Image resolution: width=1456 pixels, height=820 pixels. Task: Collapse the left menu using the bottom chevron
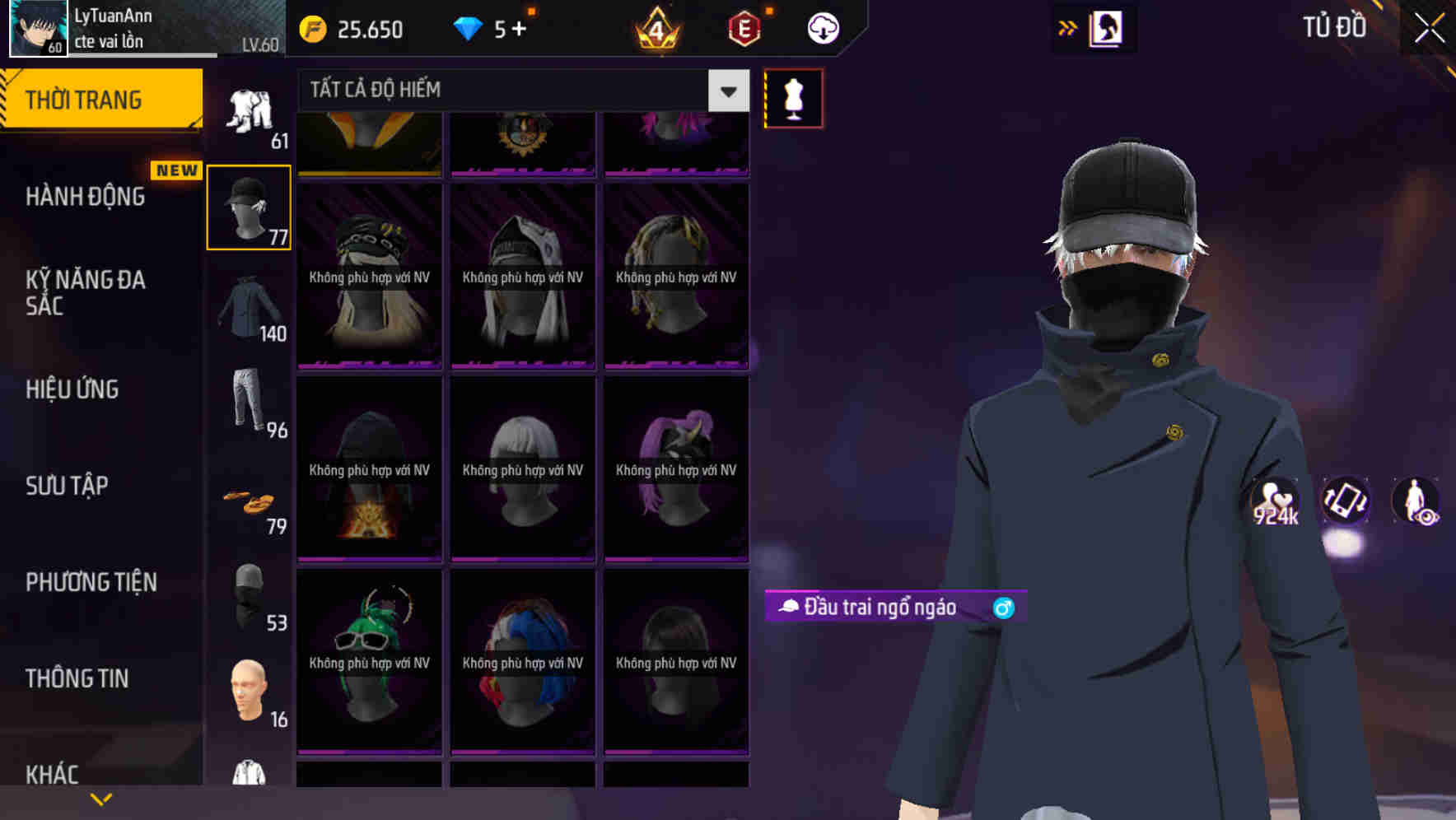[x=100, y=798]
